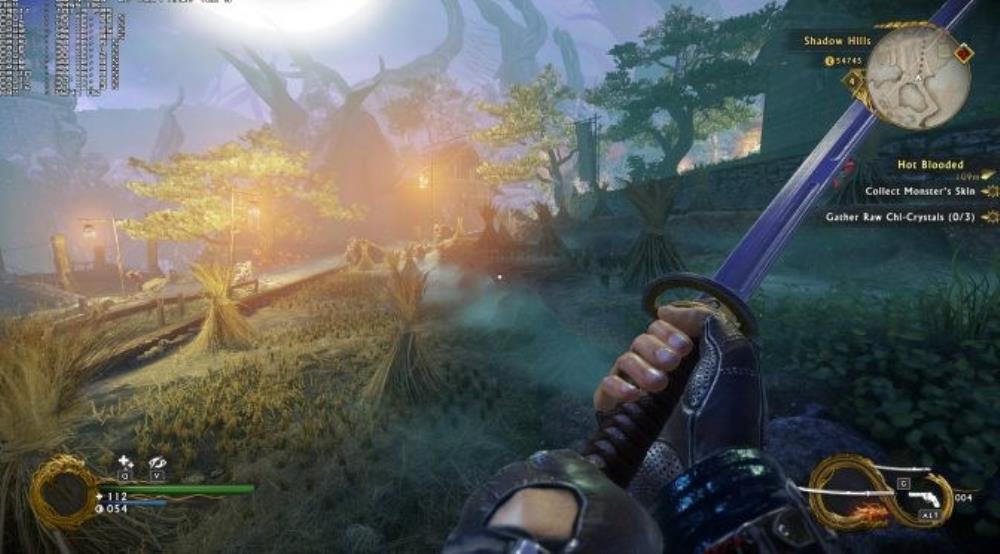Activate the healing plus-sign ability icon

(125, 462)
